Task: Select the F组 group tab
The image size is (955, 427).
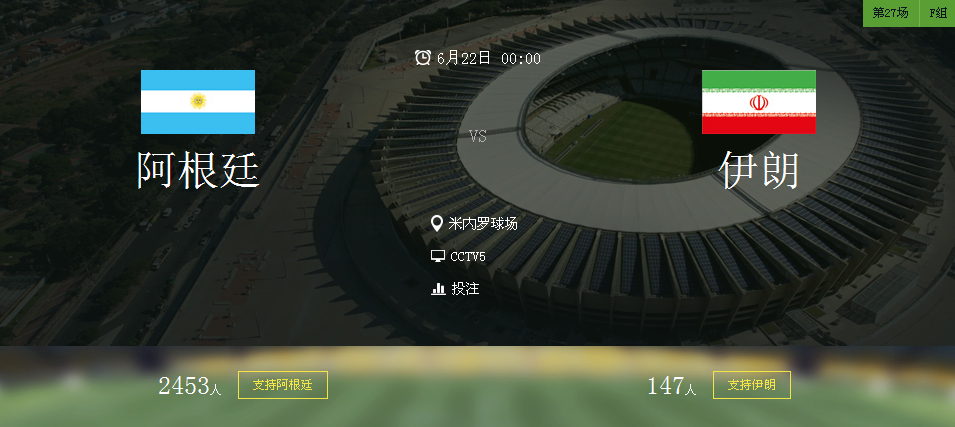Action: tap(938, 13)
